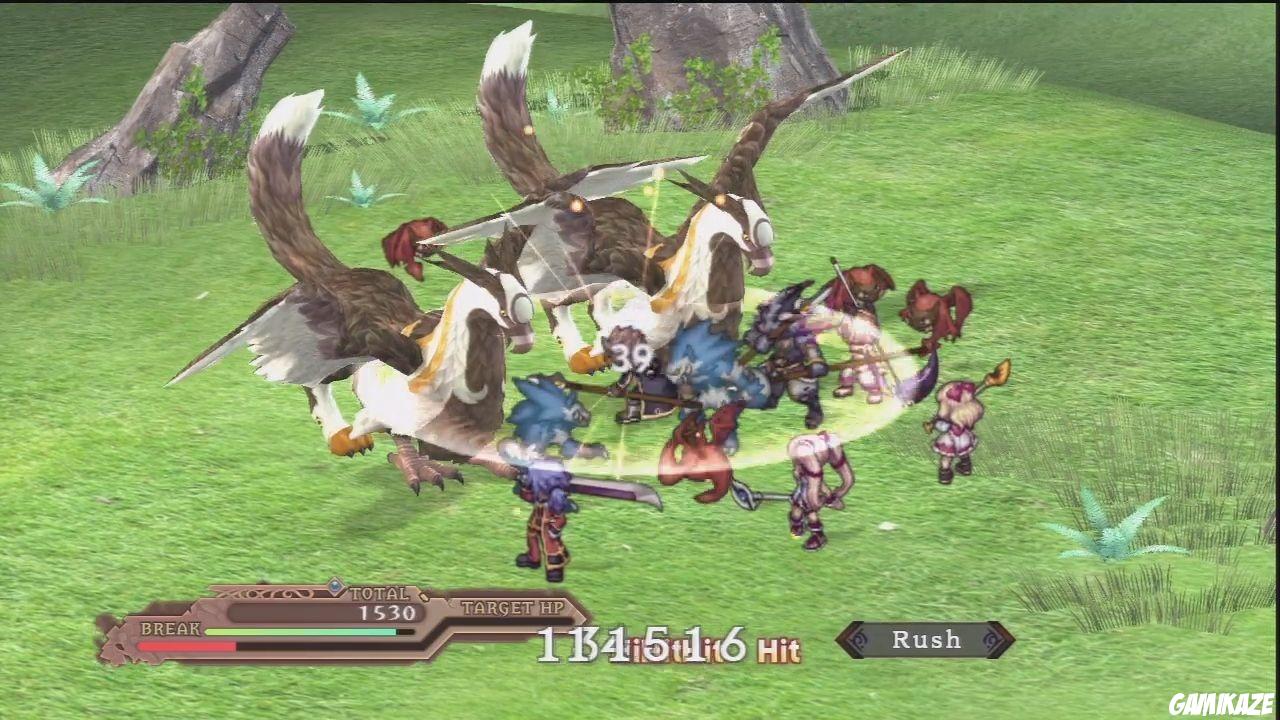Select the BREAK label text
1280x720 pixels.
[x=170, y=628]
